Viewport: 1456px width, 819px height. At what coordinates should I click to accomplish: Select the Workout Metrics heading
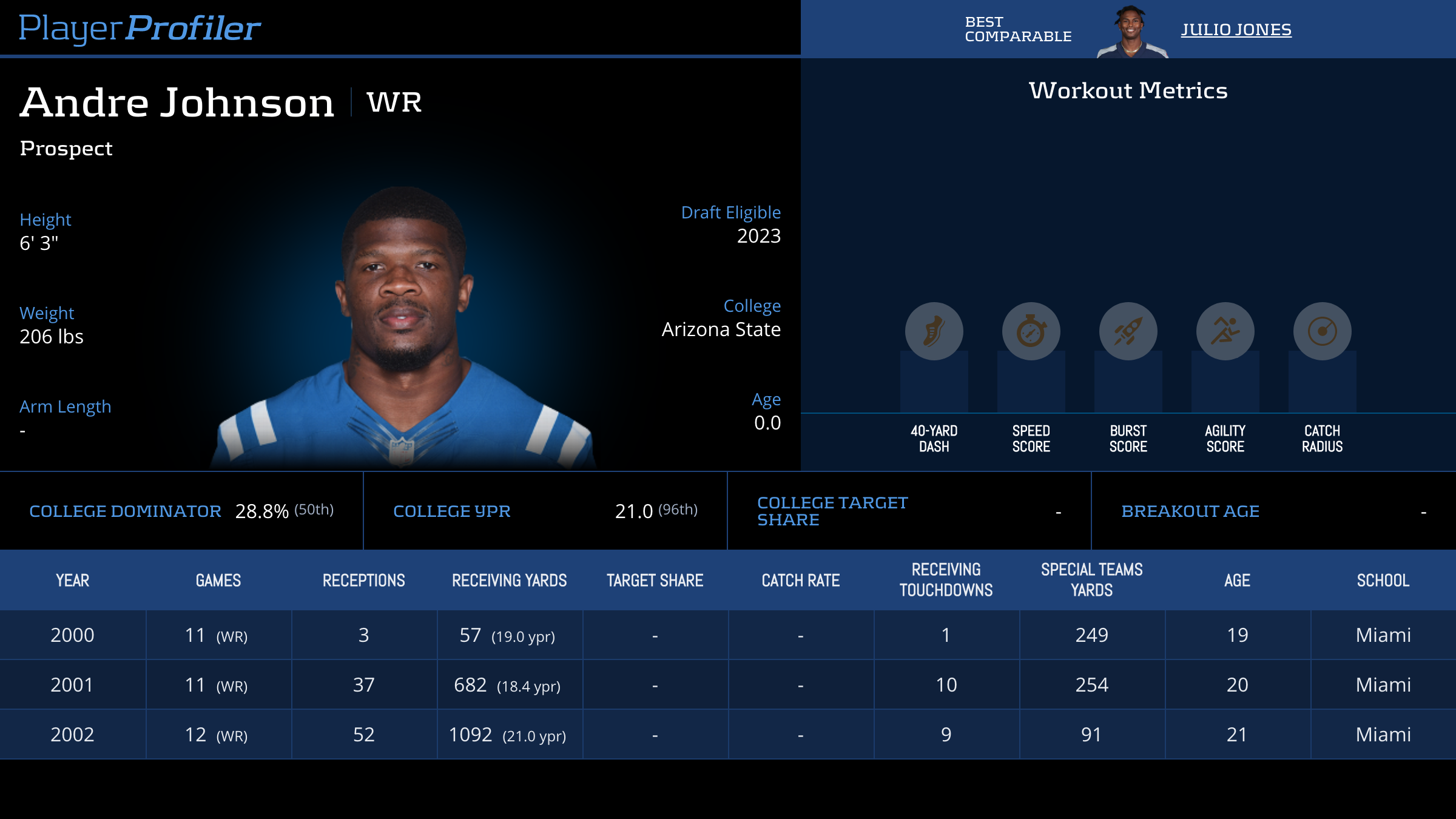tap(1128, 90)
